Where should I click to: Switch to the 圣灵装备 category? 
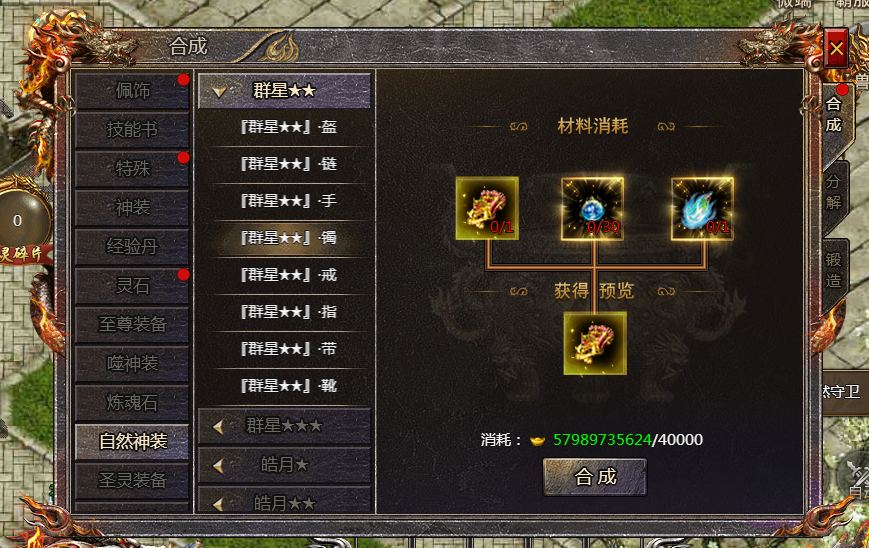coord(132,480)
